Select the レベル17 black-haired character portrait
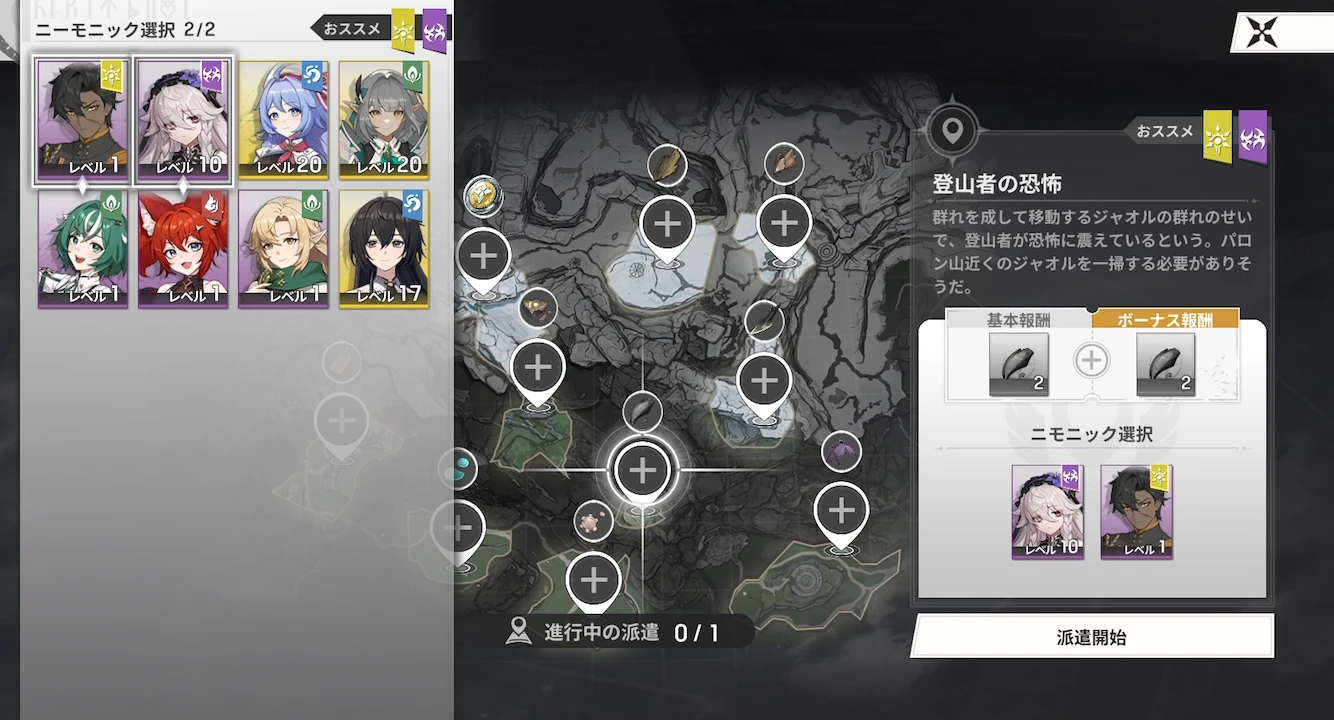Screen dimensions: 1334x720 point(385,249)
